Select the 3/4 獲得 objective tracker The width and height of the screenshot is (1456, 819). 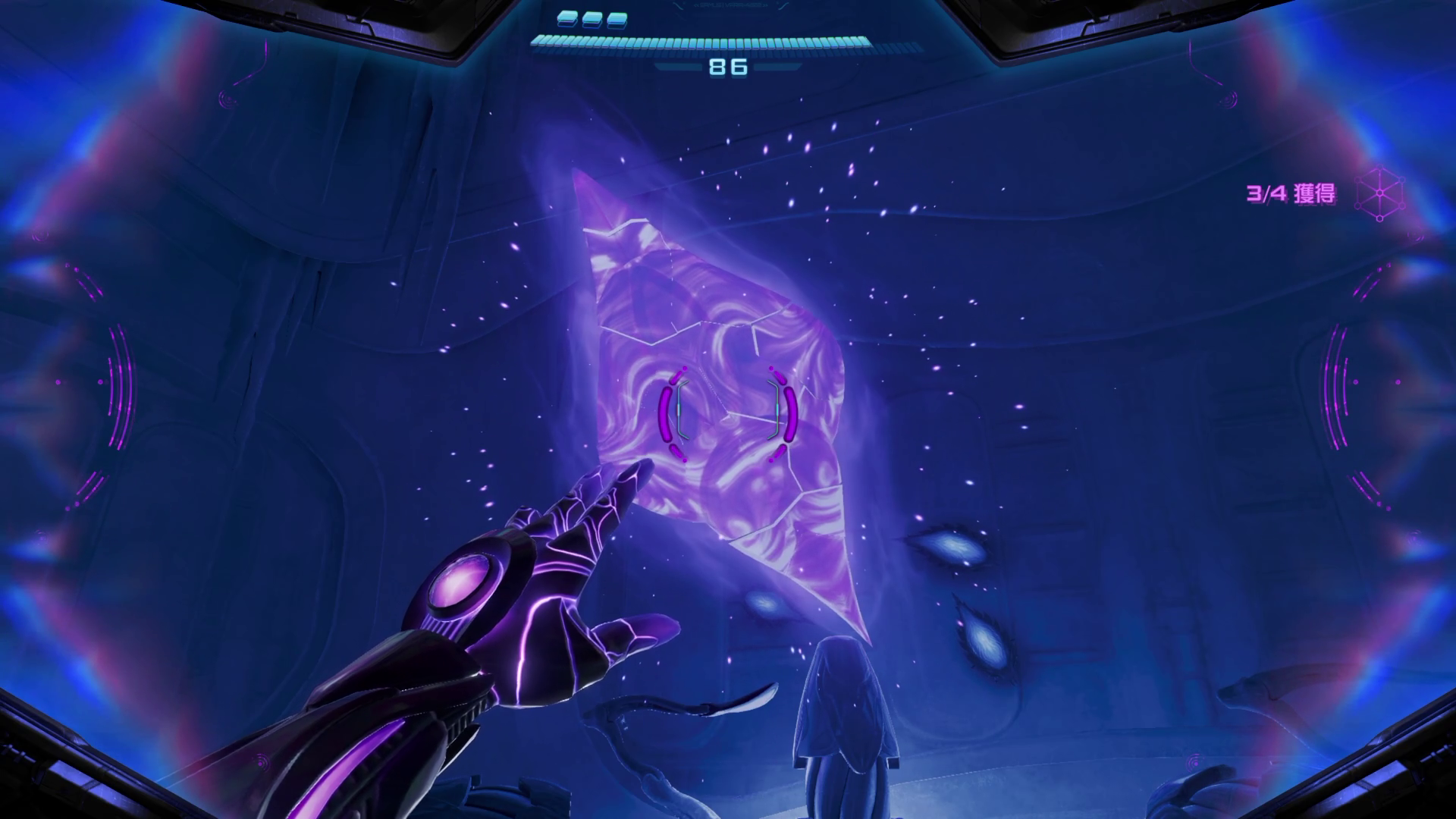[x=1291, y=193]
